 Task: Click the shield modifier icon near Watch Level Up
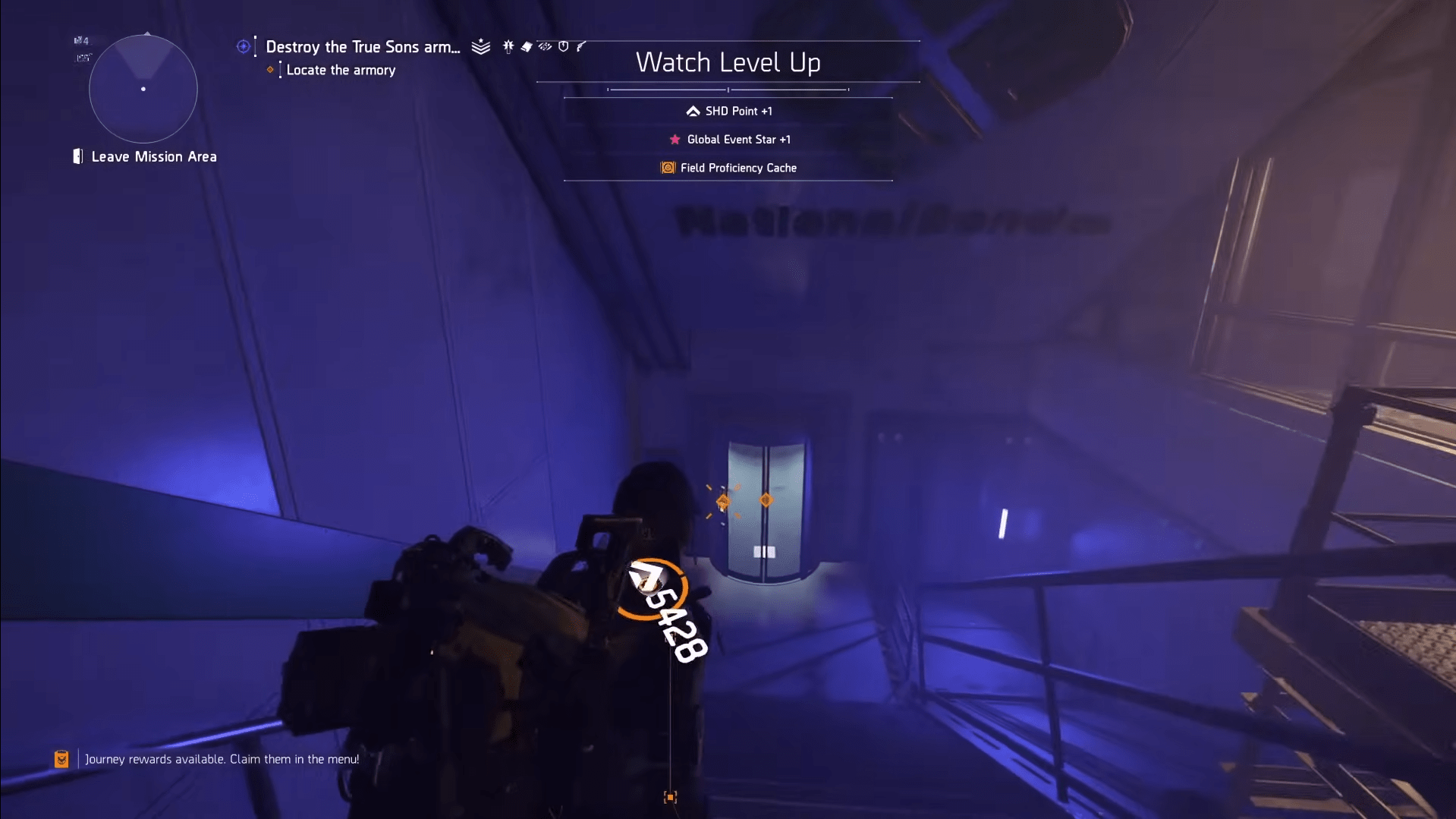coord(563,46)
